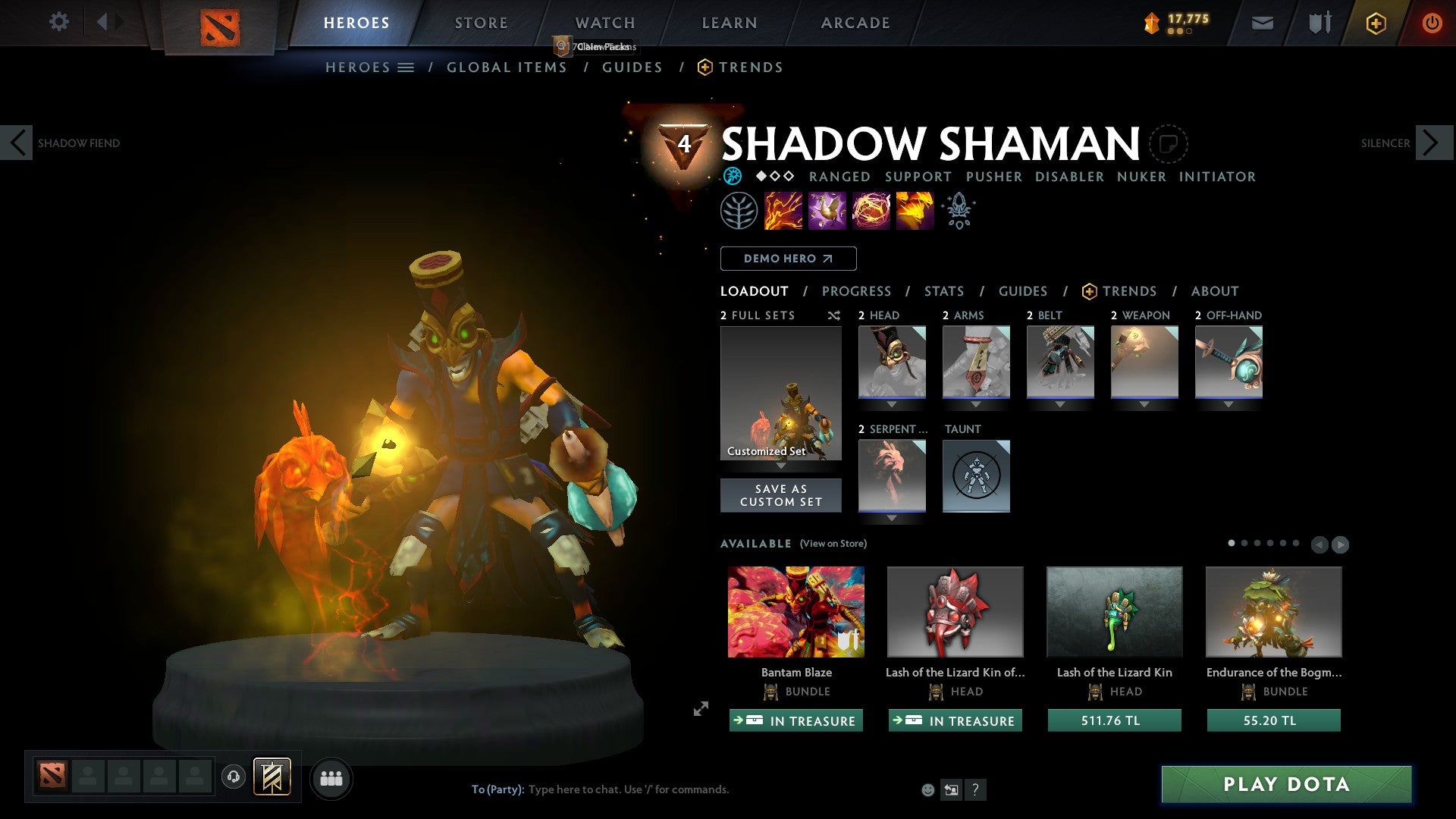Click the settings gear icon top left

point(58,22)
